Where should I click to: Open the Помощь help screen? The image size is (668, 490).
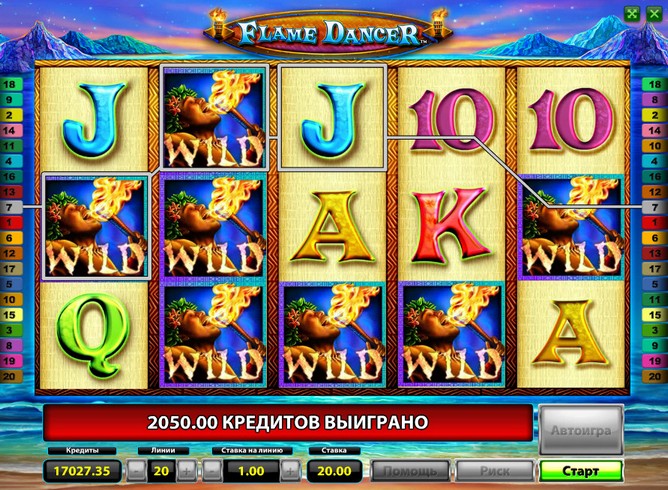410,470
